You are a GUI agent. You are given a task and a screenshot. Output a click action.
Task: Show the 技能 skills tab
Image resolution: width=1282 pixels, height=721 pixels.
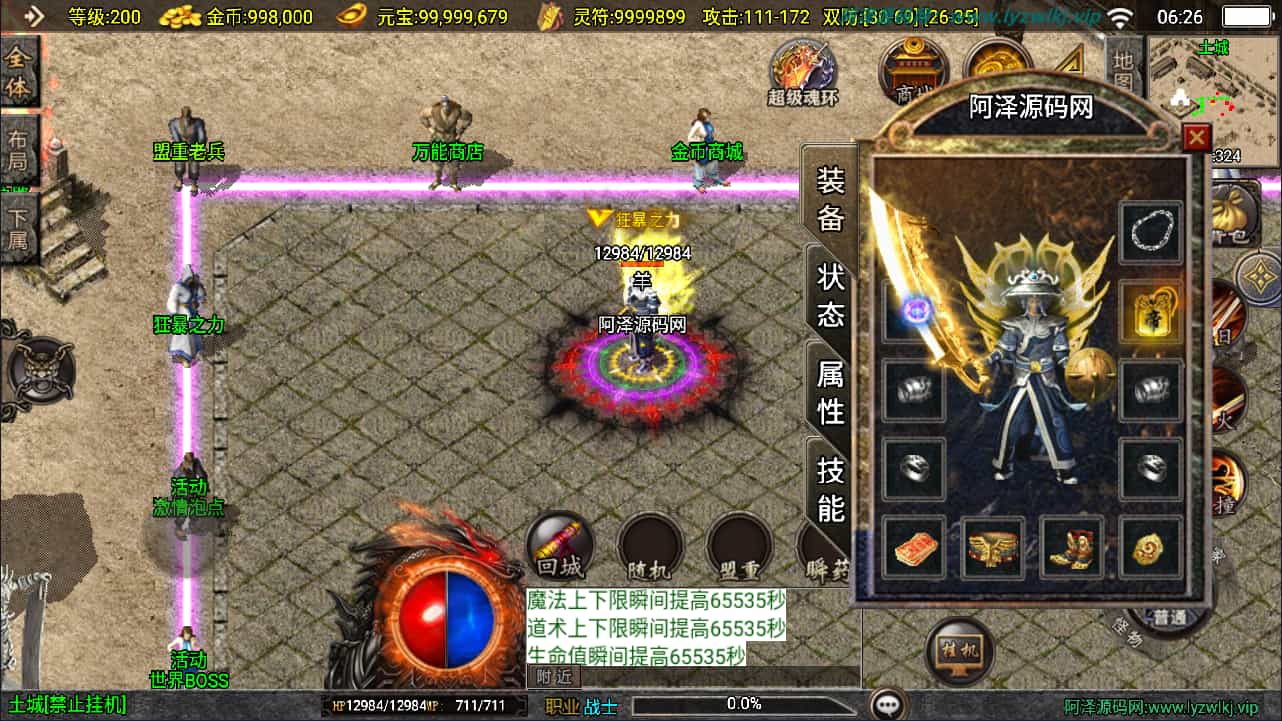tap(831, 488)
